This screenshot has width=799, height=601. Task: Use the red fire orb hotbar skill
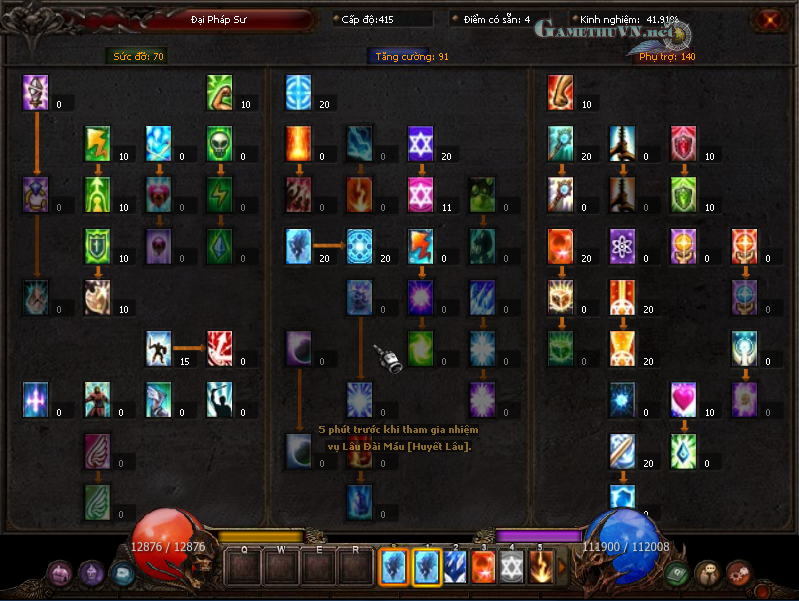coord(483,567)
